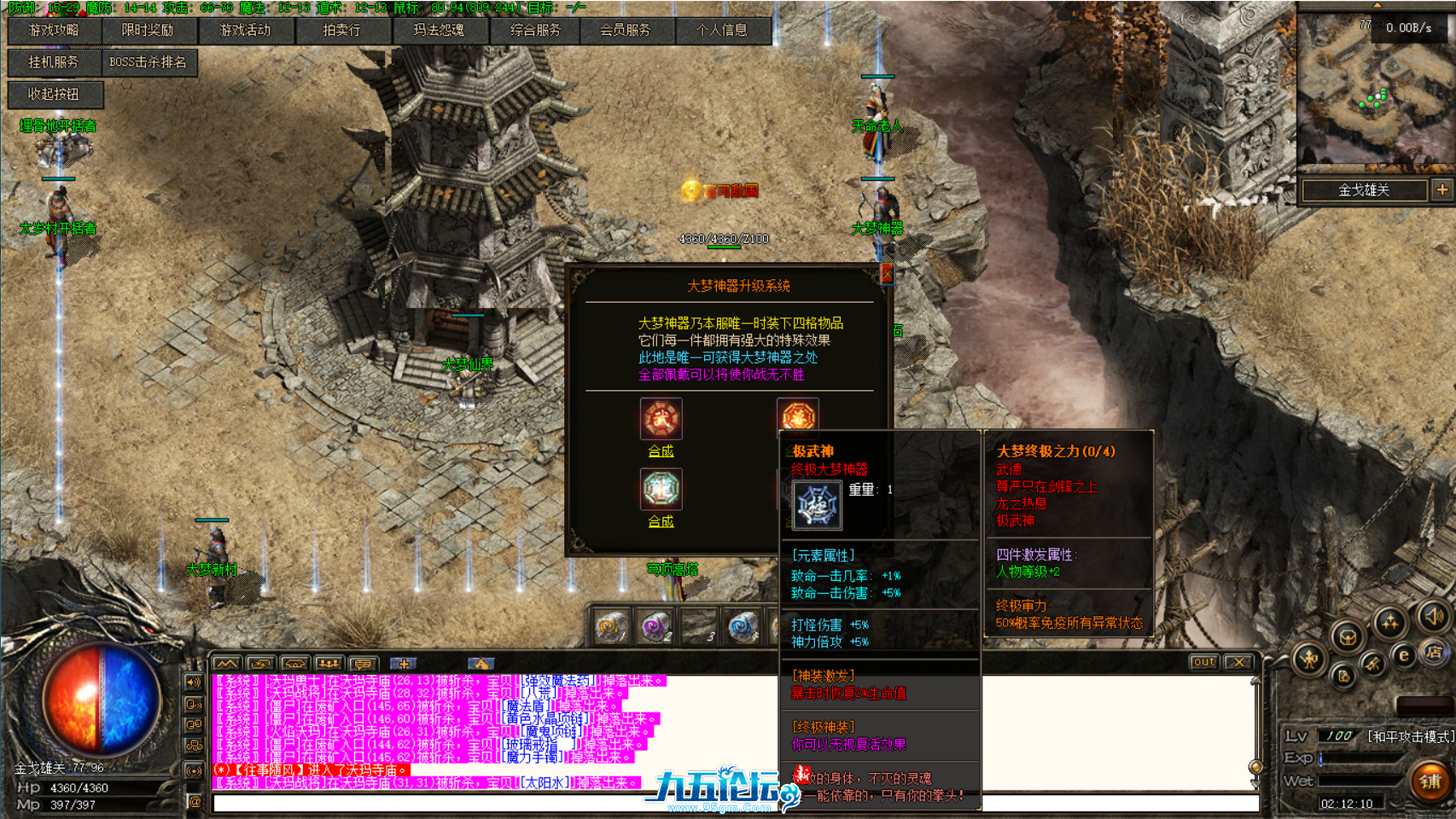Launch the 'e' browser icon

1403,654
